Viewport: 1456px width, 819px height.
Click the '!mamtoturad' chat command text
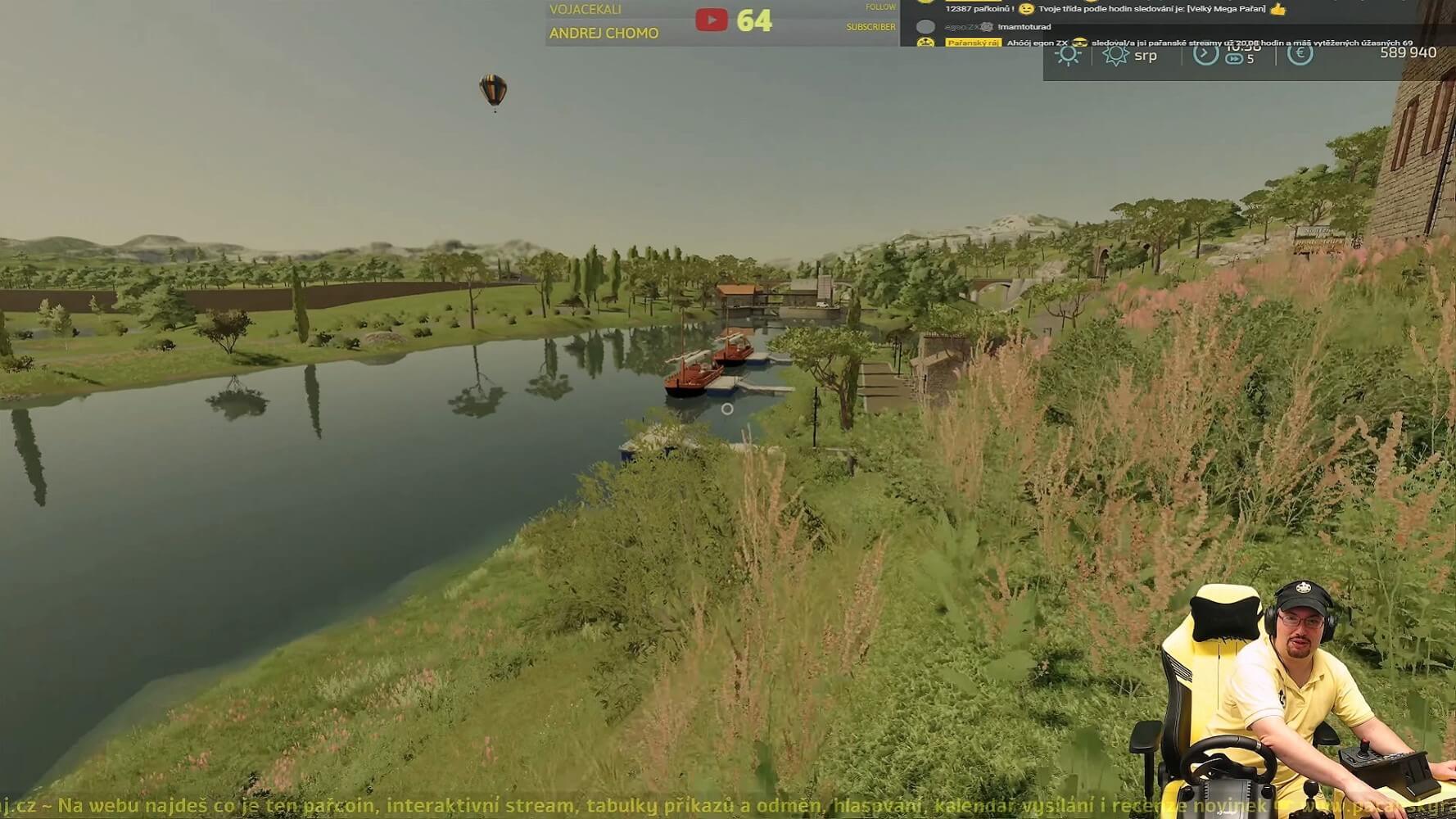[1023, 27]
